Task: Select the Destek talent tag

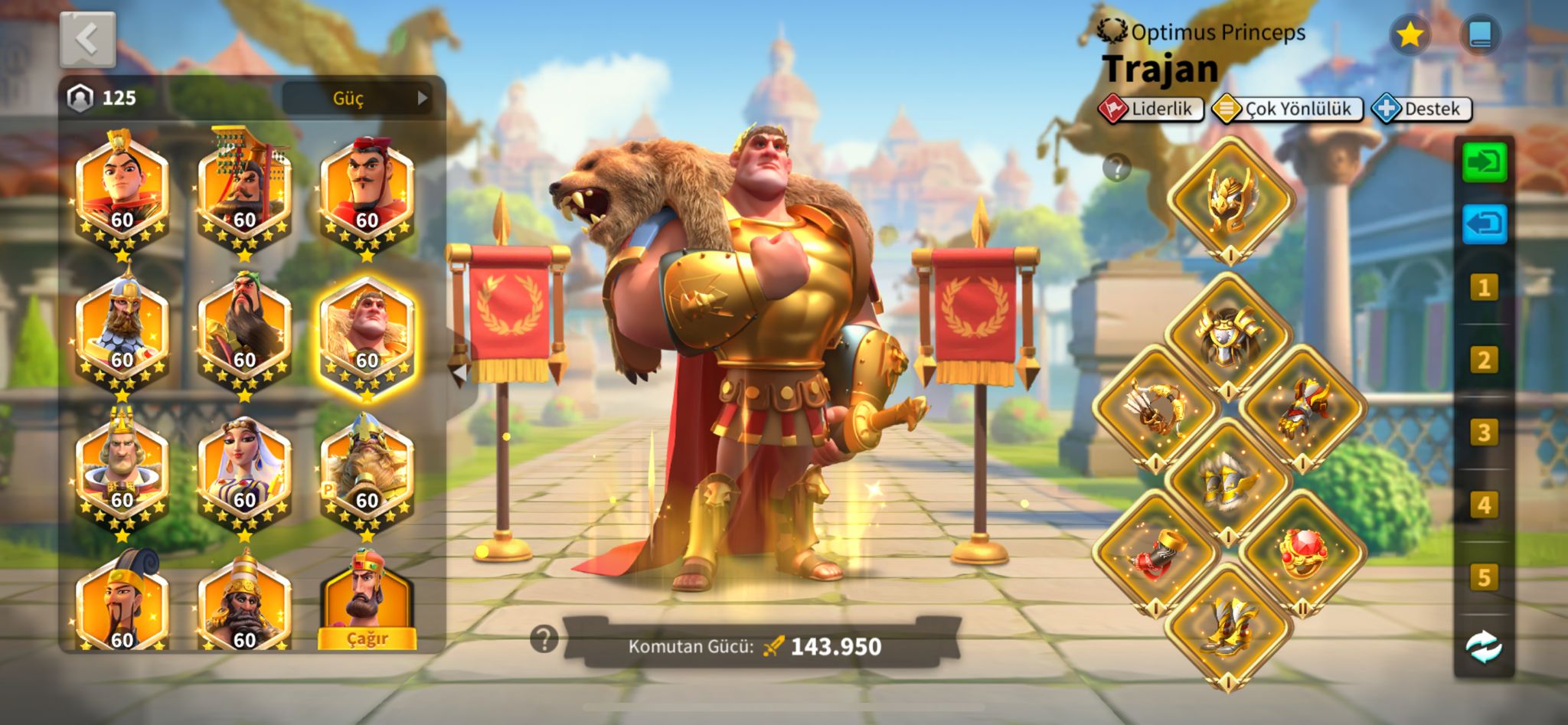Action: [x=1422, y=109]
